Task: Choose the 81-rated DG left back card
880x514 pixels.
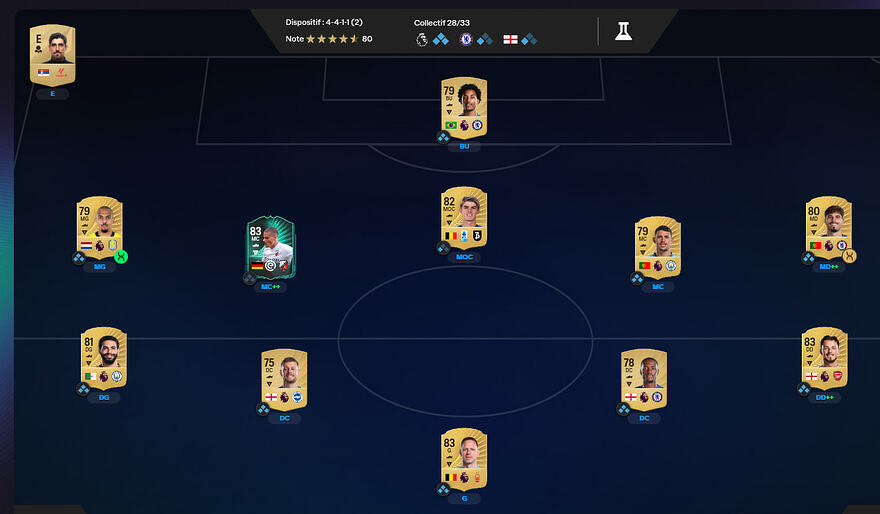Action: pos(104,358)
